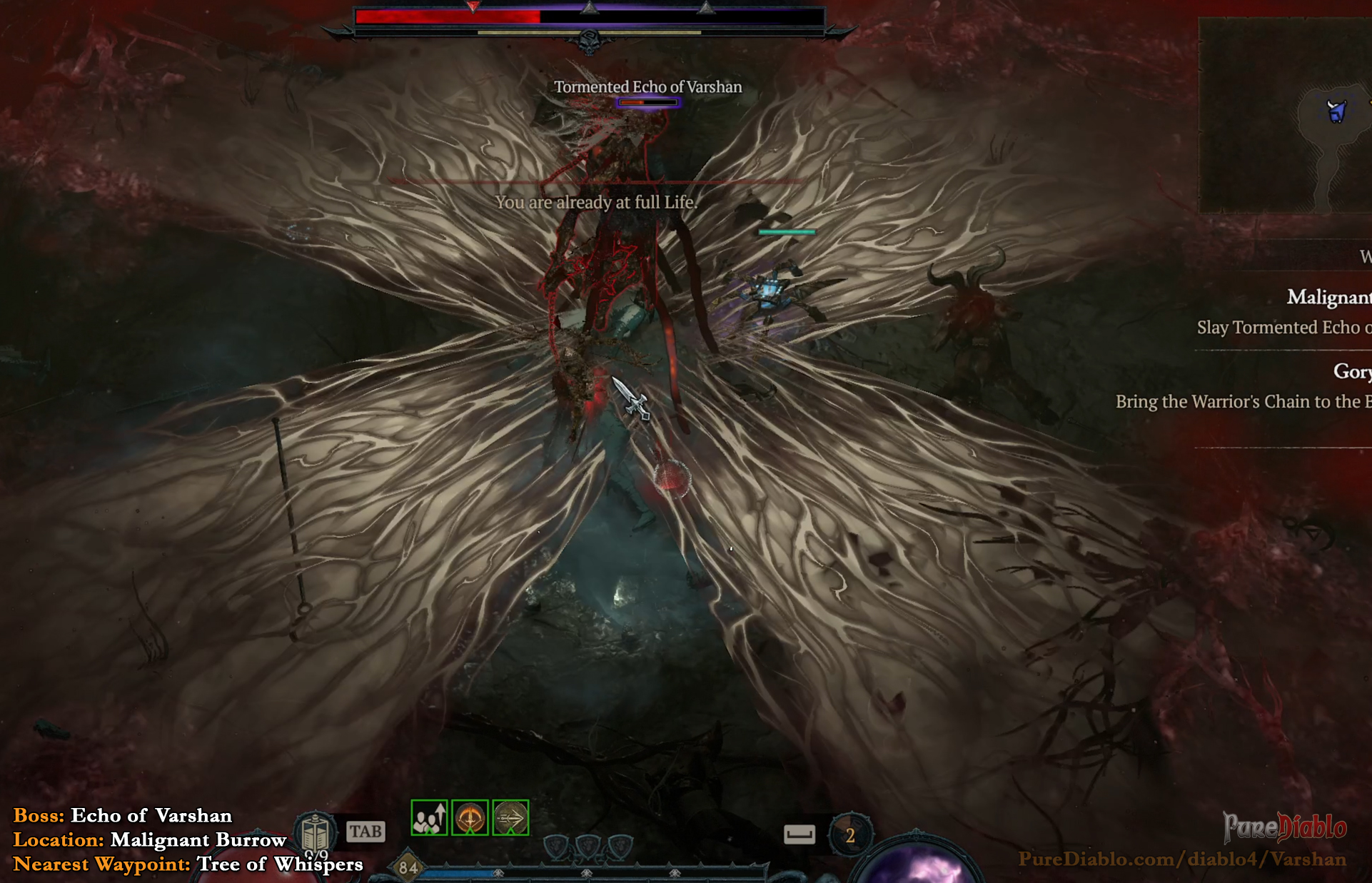Click the group players buff icon
This screenshot has width=1372, height=883.
pos(430,817)
